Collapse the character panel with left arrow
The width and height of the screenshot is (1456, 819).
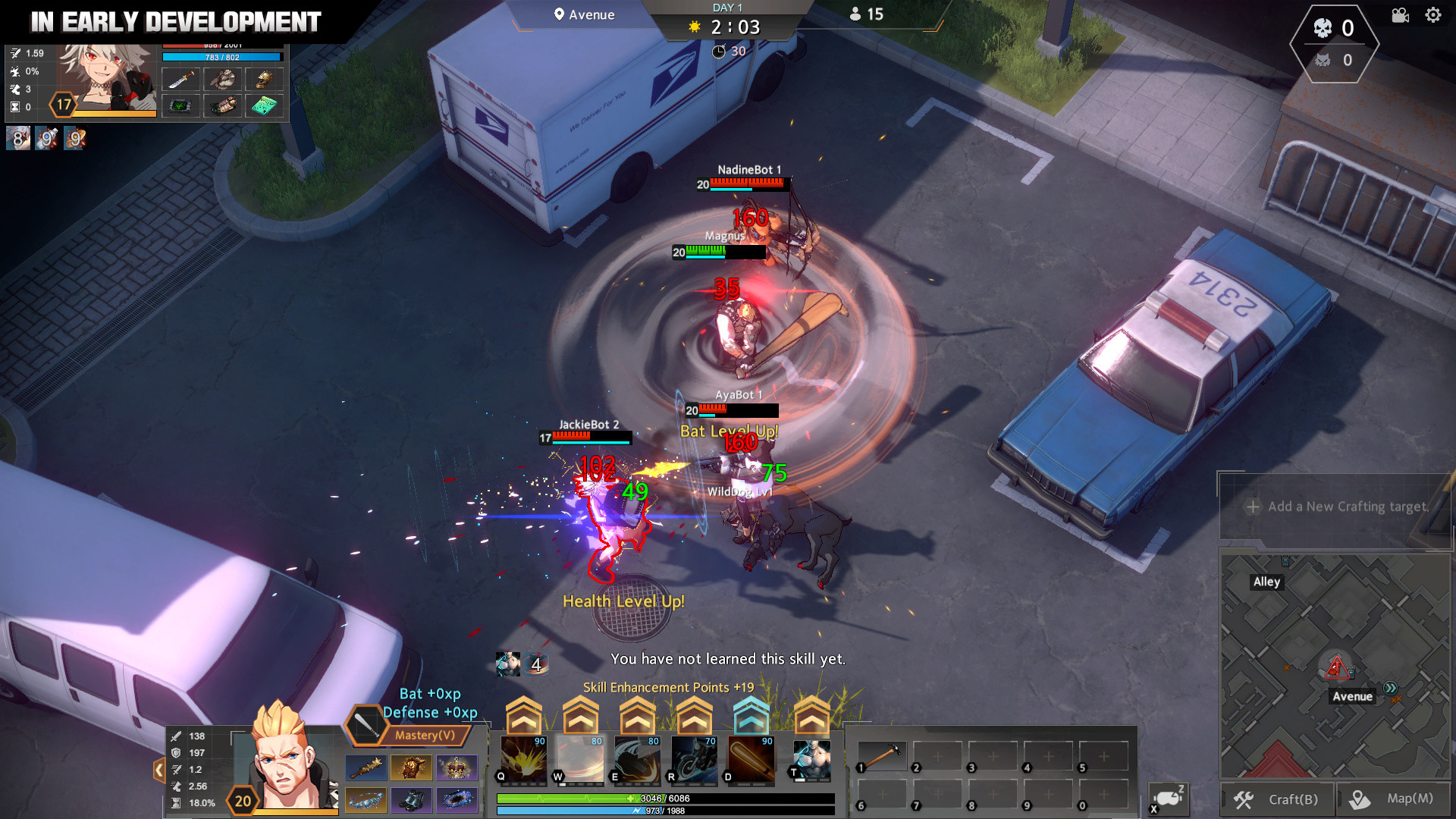point(158,769)
